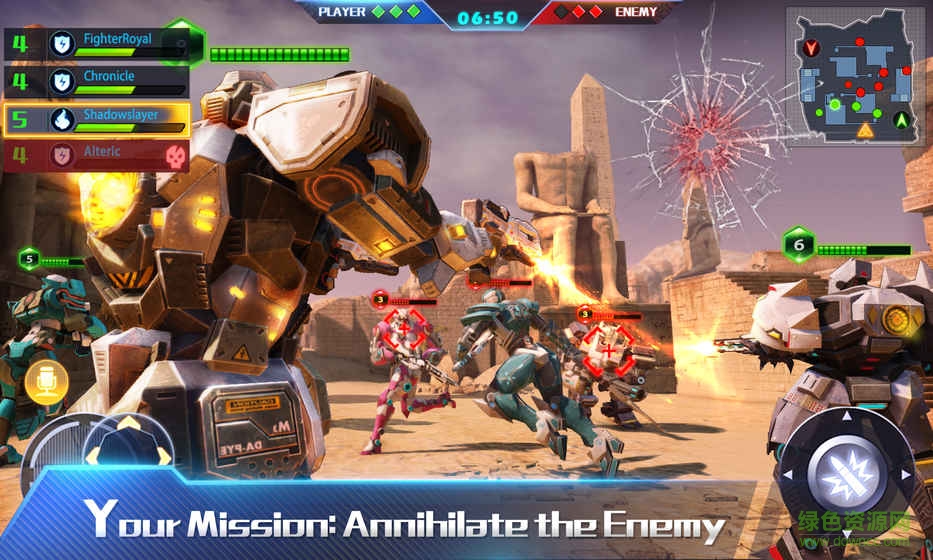Choose the Chronicle player row
This screenshot has width=933, height=560.
click(x=97, y=82)
